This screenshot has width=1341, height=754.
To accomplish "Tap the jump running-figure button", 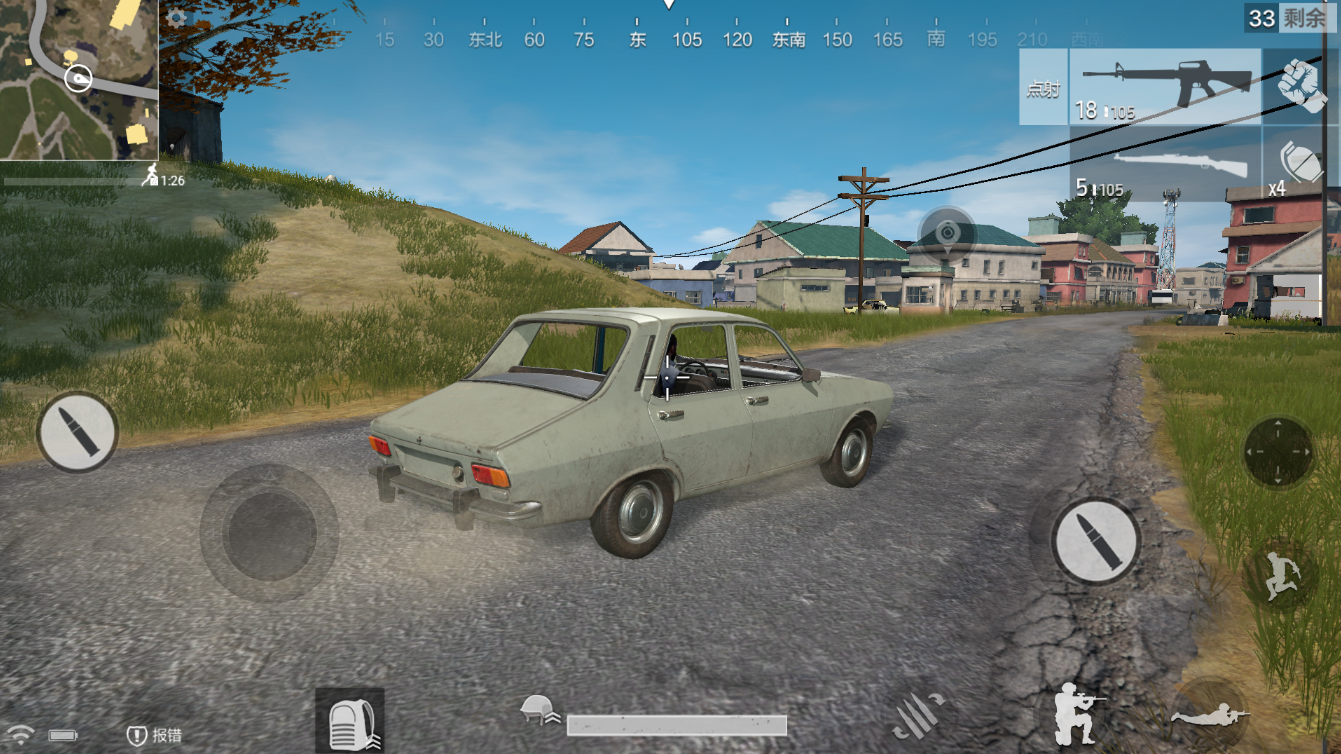I will [x=1280, y=577].
